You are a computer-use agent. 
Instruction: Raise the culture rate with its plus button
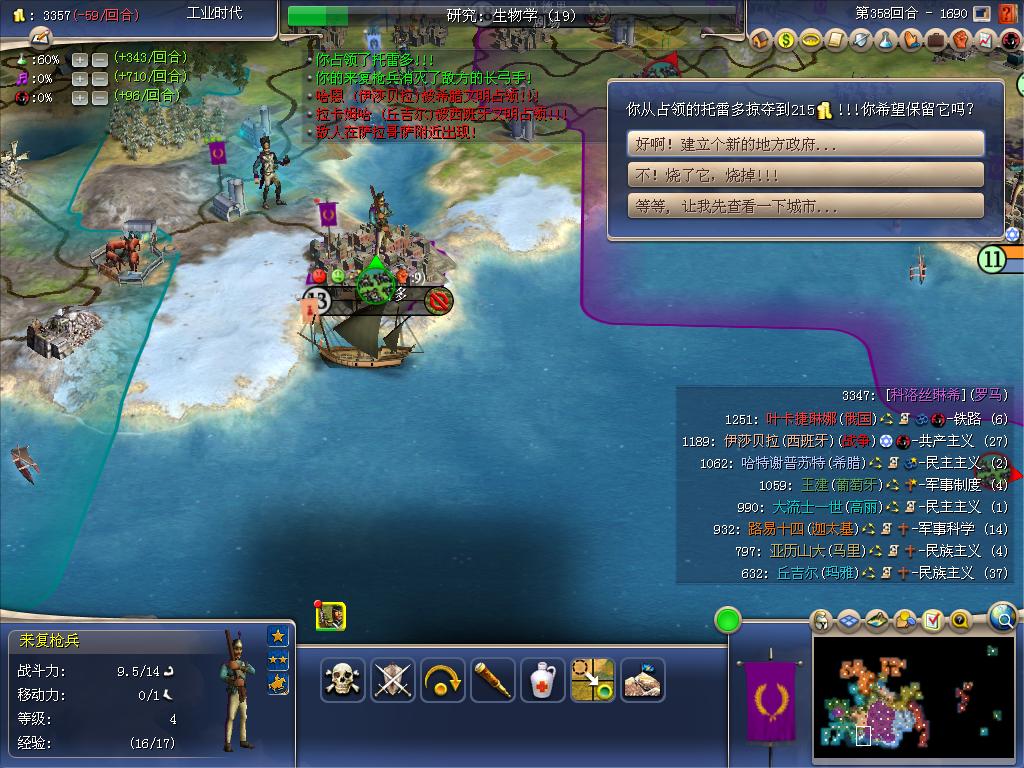pos(80,78)
